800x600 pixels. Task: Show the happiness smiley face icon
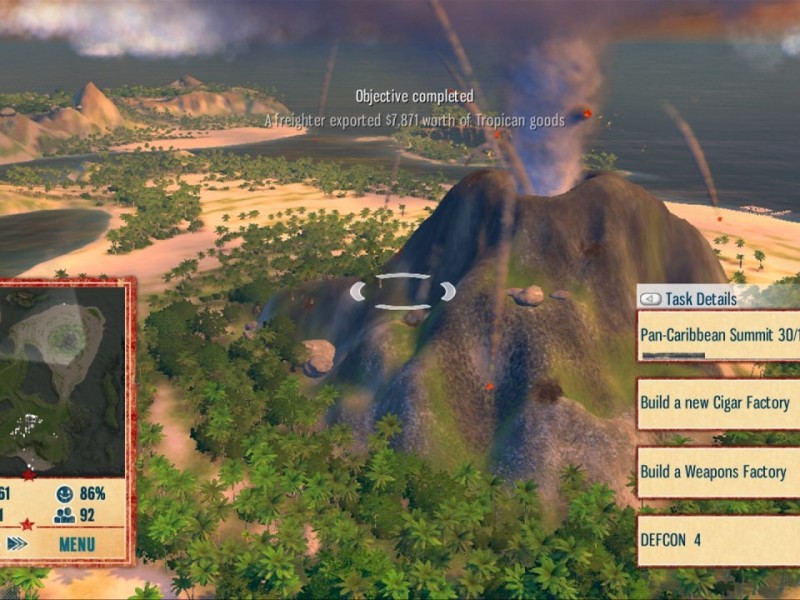pyautogui.click(x=65, y=494)
